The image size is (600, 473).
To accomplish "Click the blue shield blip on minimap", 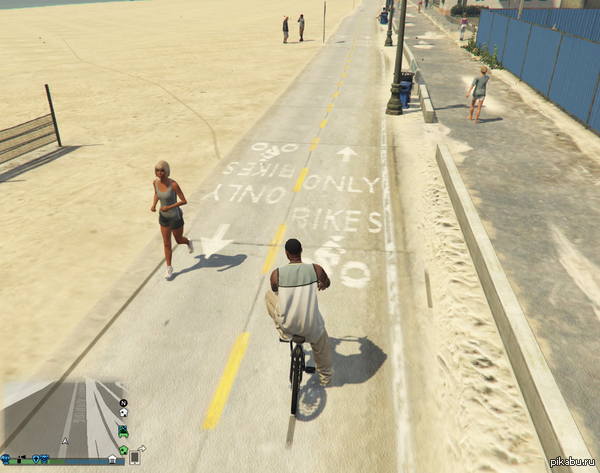I will [x=37, y=459].
